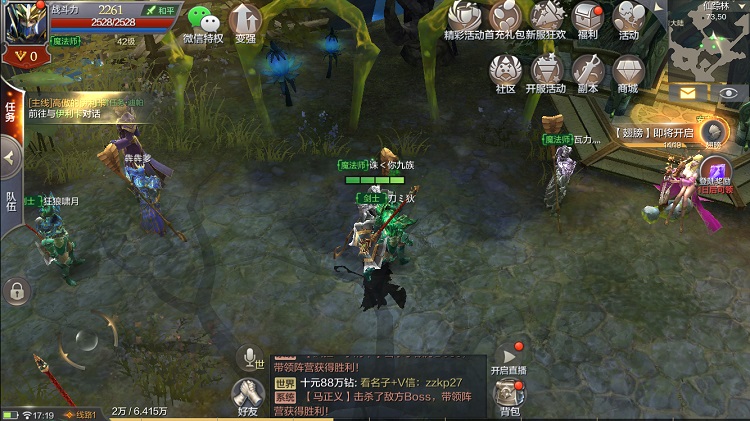Enter the 副本 dungeon menu
Screen dimensions: 750x421
587,72
